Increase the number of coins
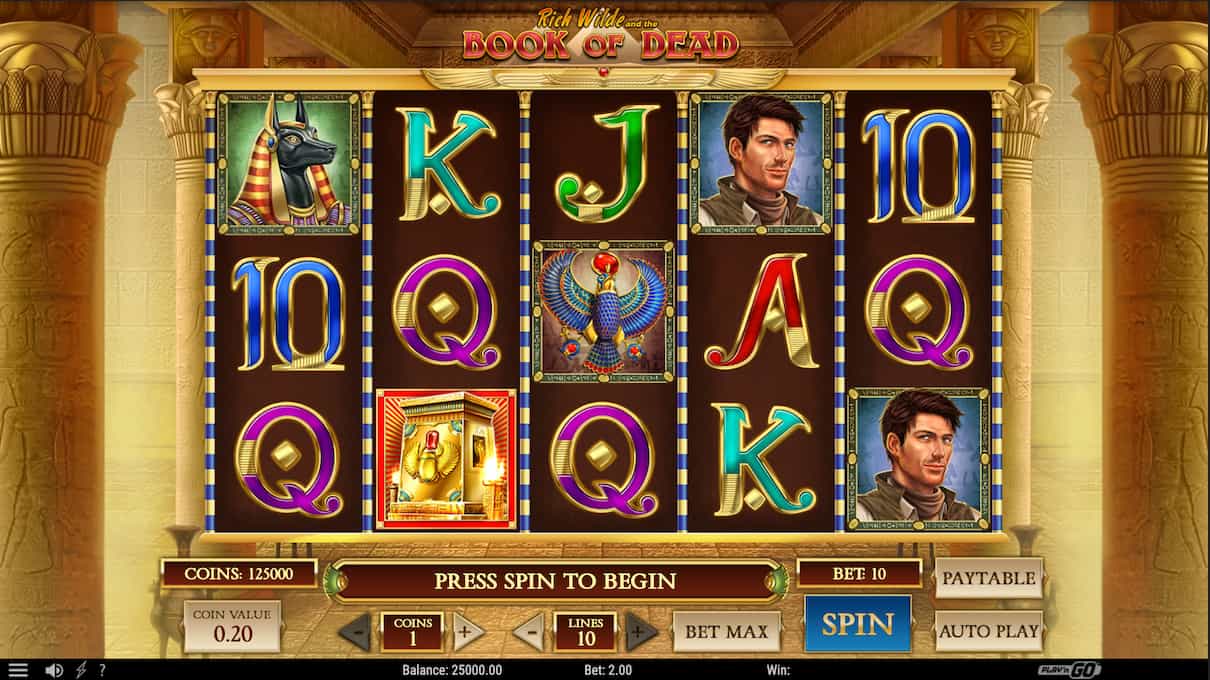Image resolution: width=1210 pixels, height=680 pixels. click(468, 631)
